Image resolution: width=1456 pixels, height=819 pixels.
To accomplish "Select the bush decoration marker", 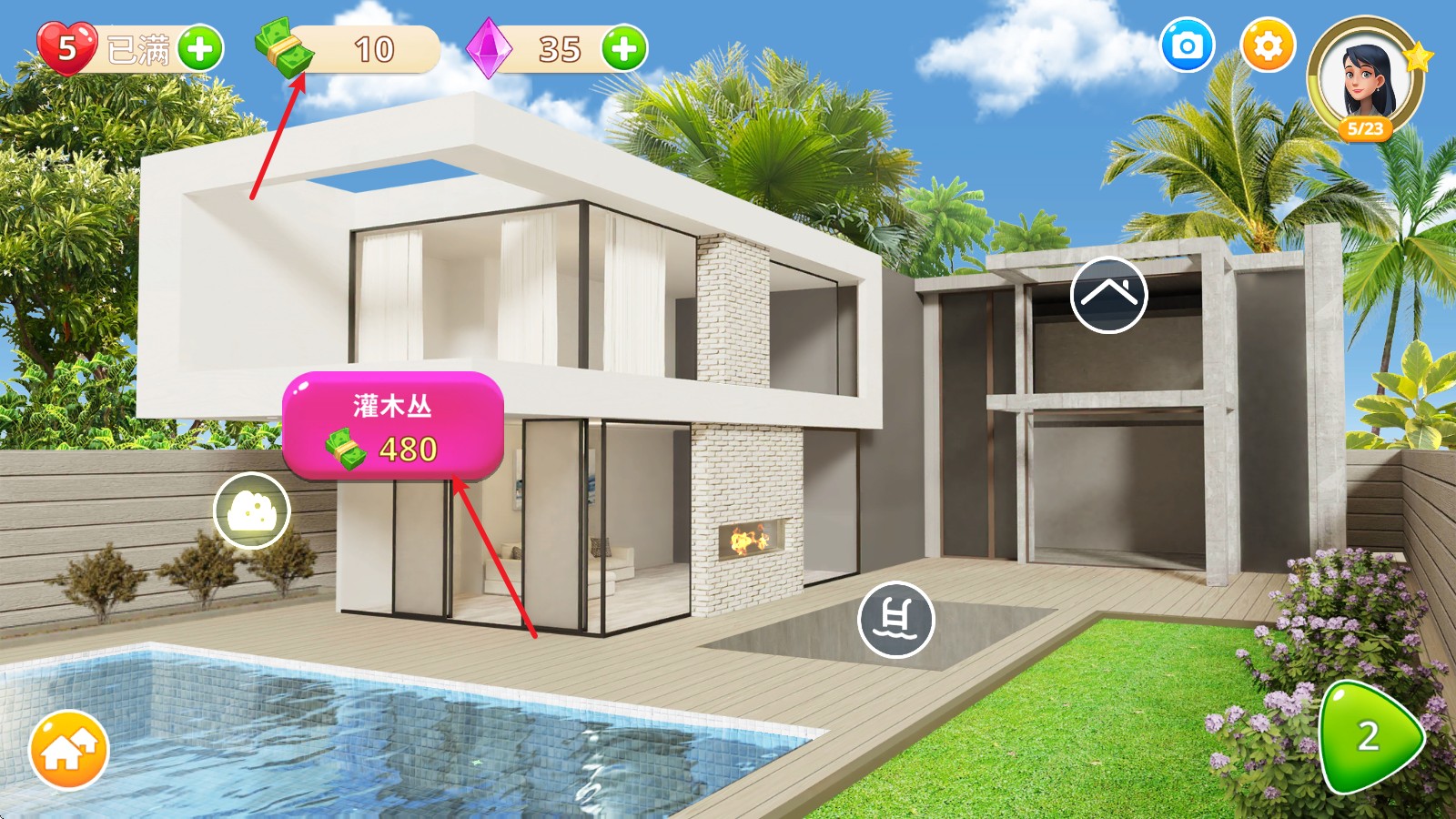I will pos(251,511).
